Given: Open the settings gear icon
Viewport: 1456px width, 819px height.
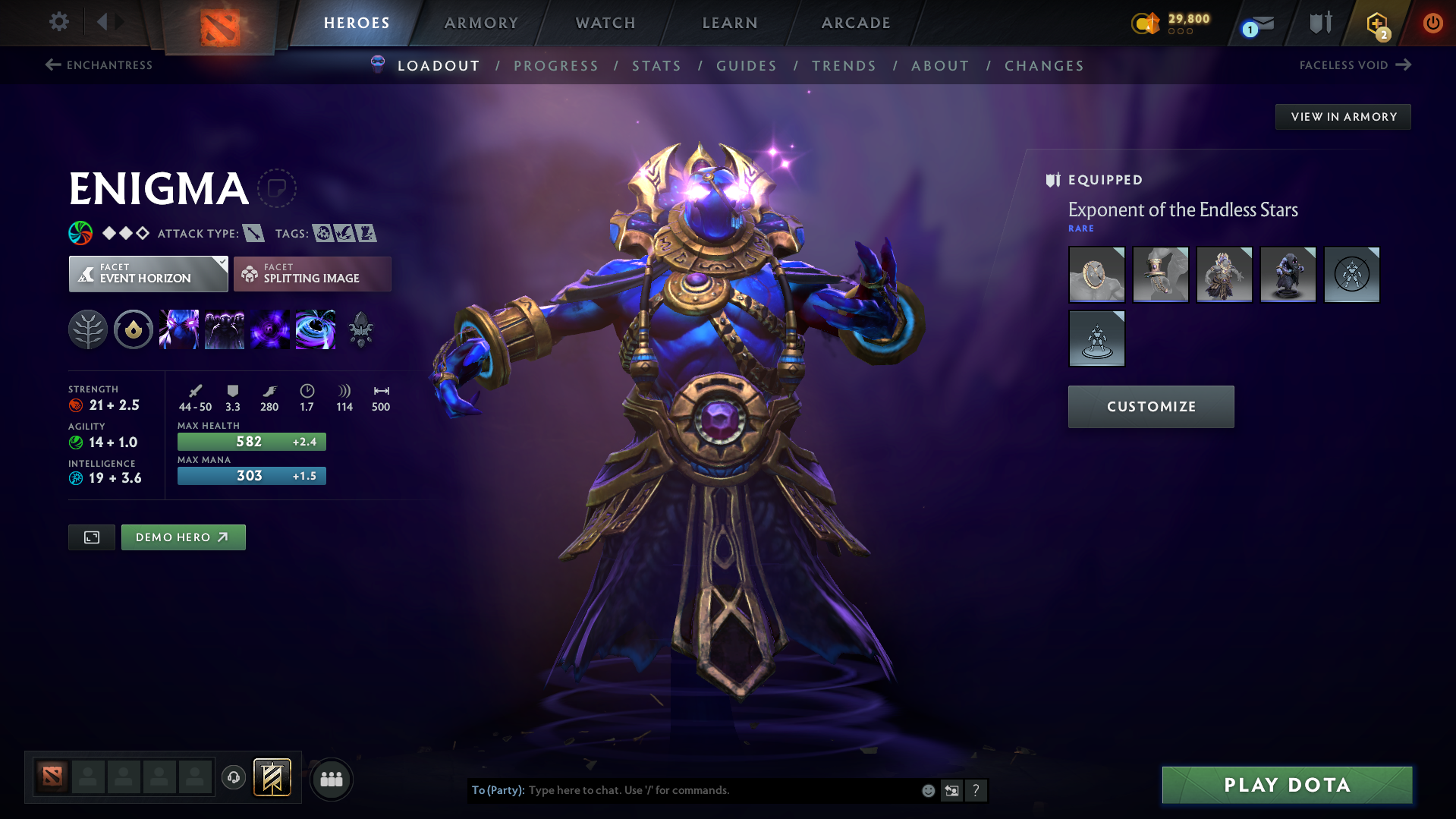Looking at the screenshot, I should 58,22.
